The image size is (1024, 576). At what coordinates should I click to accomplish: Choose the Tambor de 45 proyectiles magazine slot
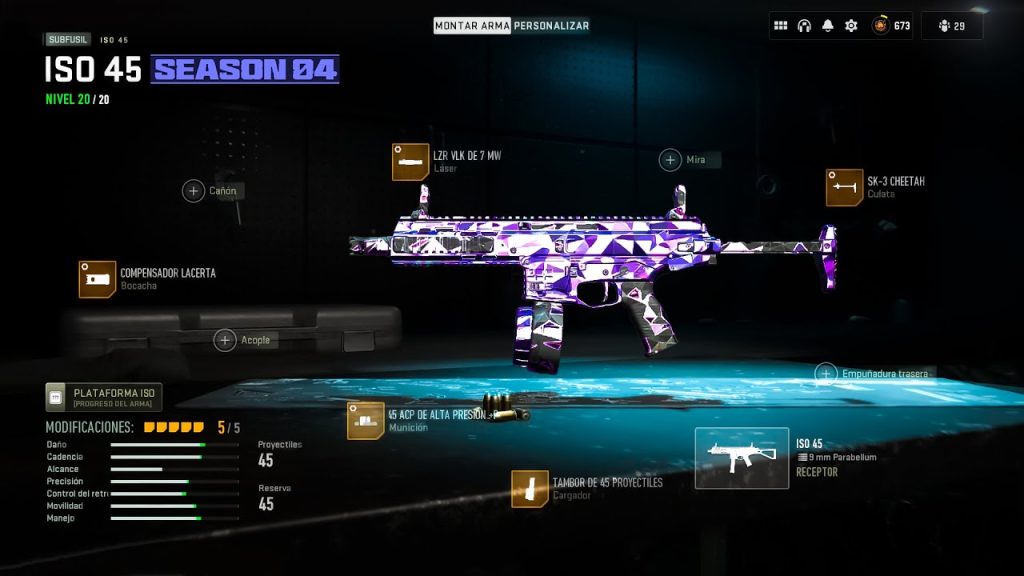click(x=529, y=488)
